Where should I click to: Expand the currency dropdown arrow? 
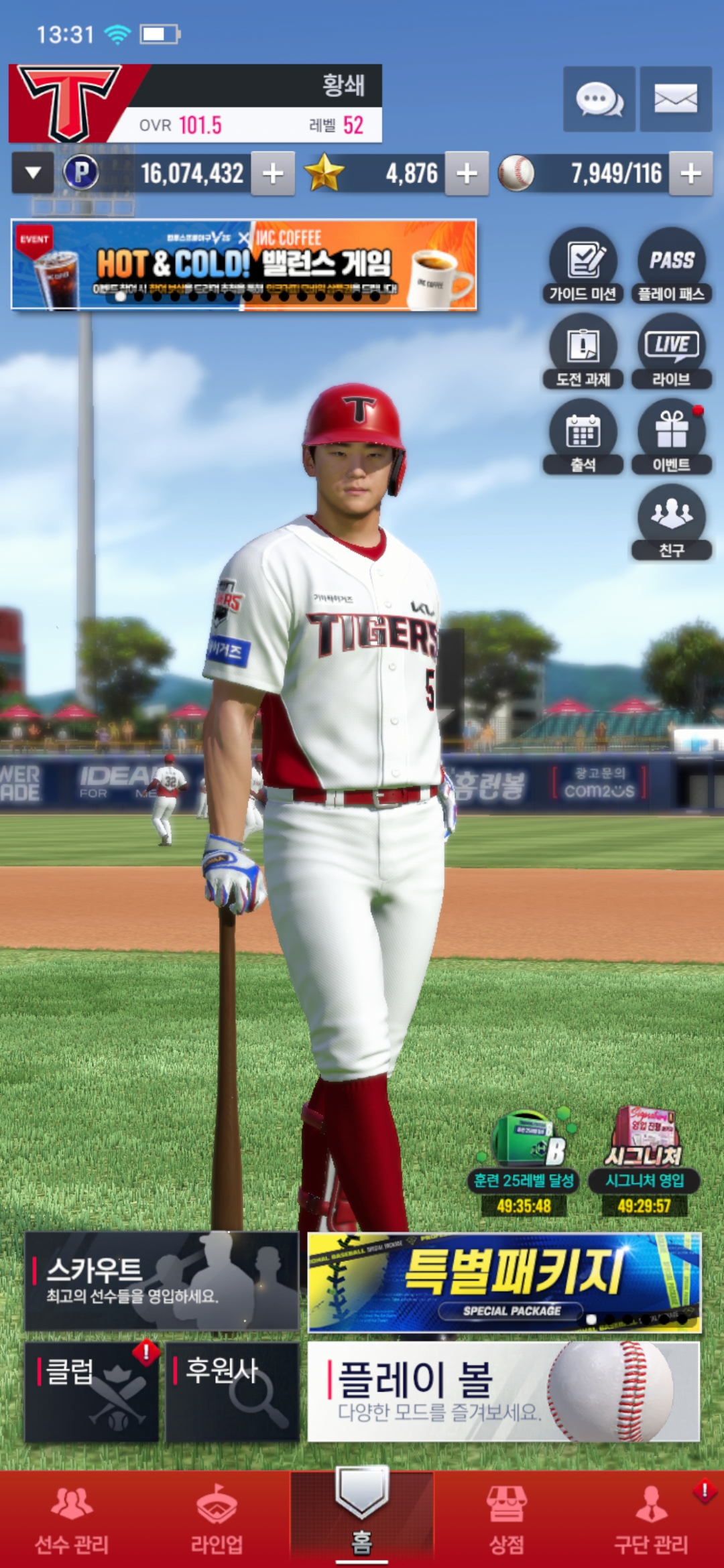click(33, 174)
